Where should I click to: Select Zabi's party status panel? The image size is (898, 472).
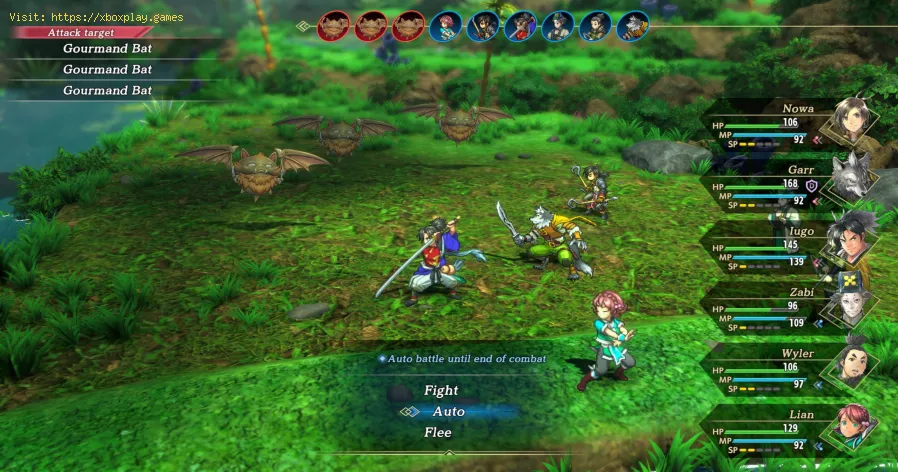pos(790,307)
